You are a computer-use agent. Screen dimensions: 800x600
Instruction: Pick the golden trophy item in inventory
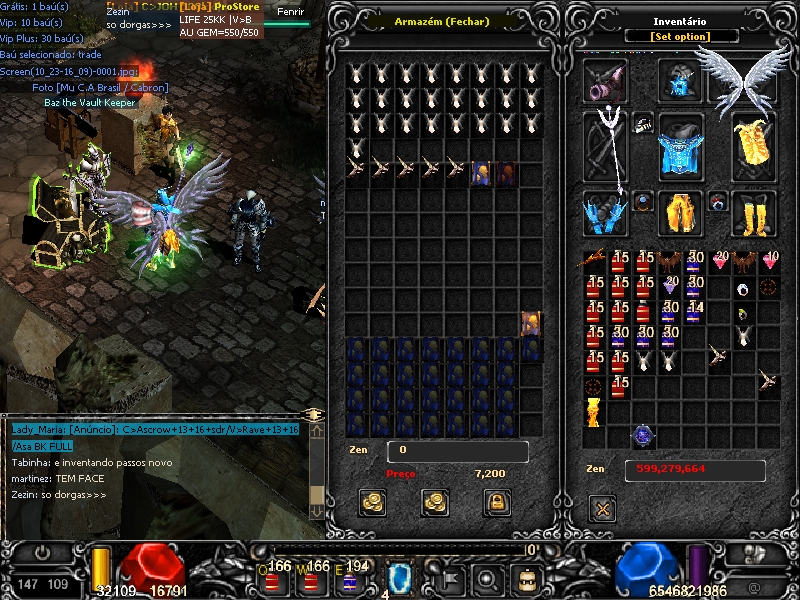[x=595, y=411]
